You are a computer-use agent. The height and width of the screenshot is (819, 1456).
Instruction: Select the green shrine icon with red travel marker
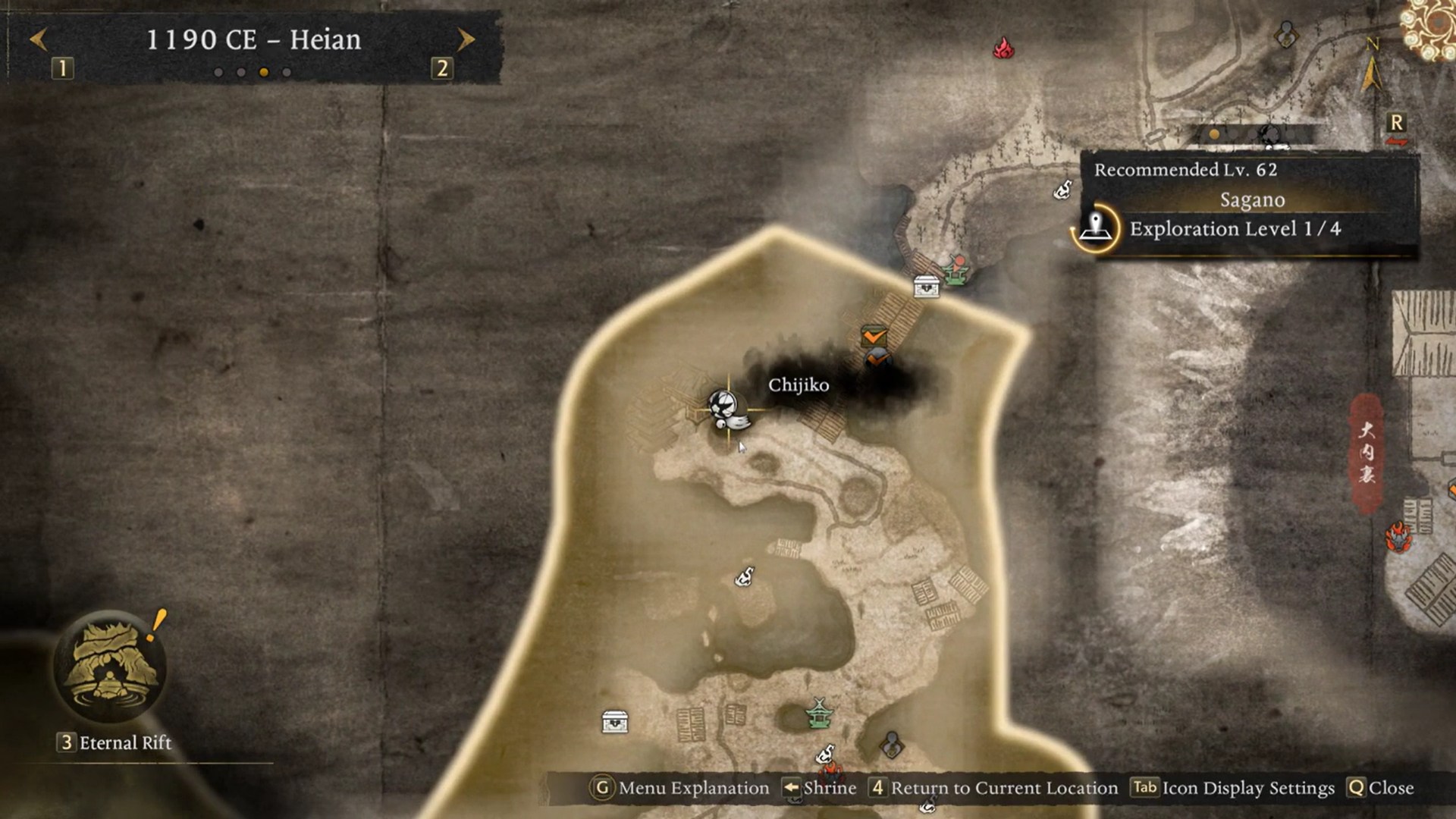(957, 273)
